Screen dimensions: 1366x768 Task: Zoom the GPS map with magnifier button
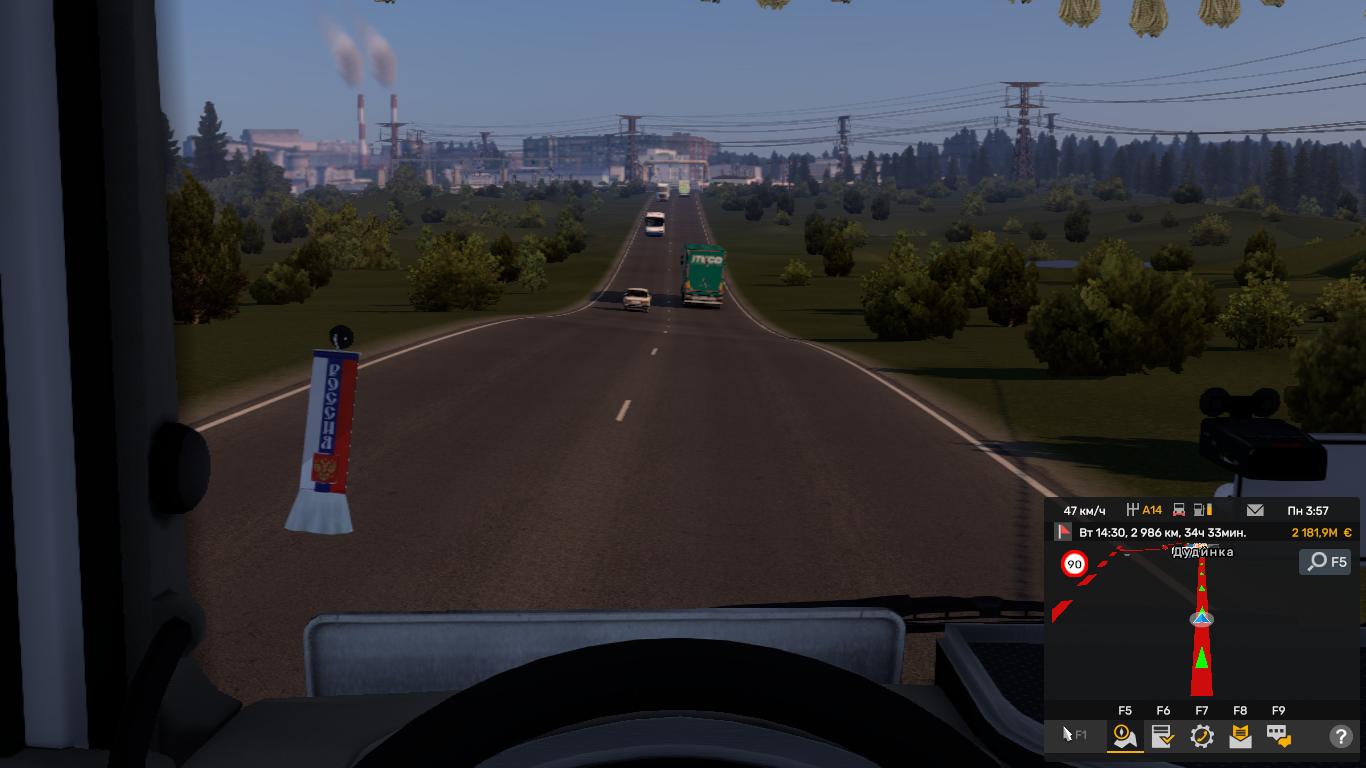point(1325,562)
